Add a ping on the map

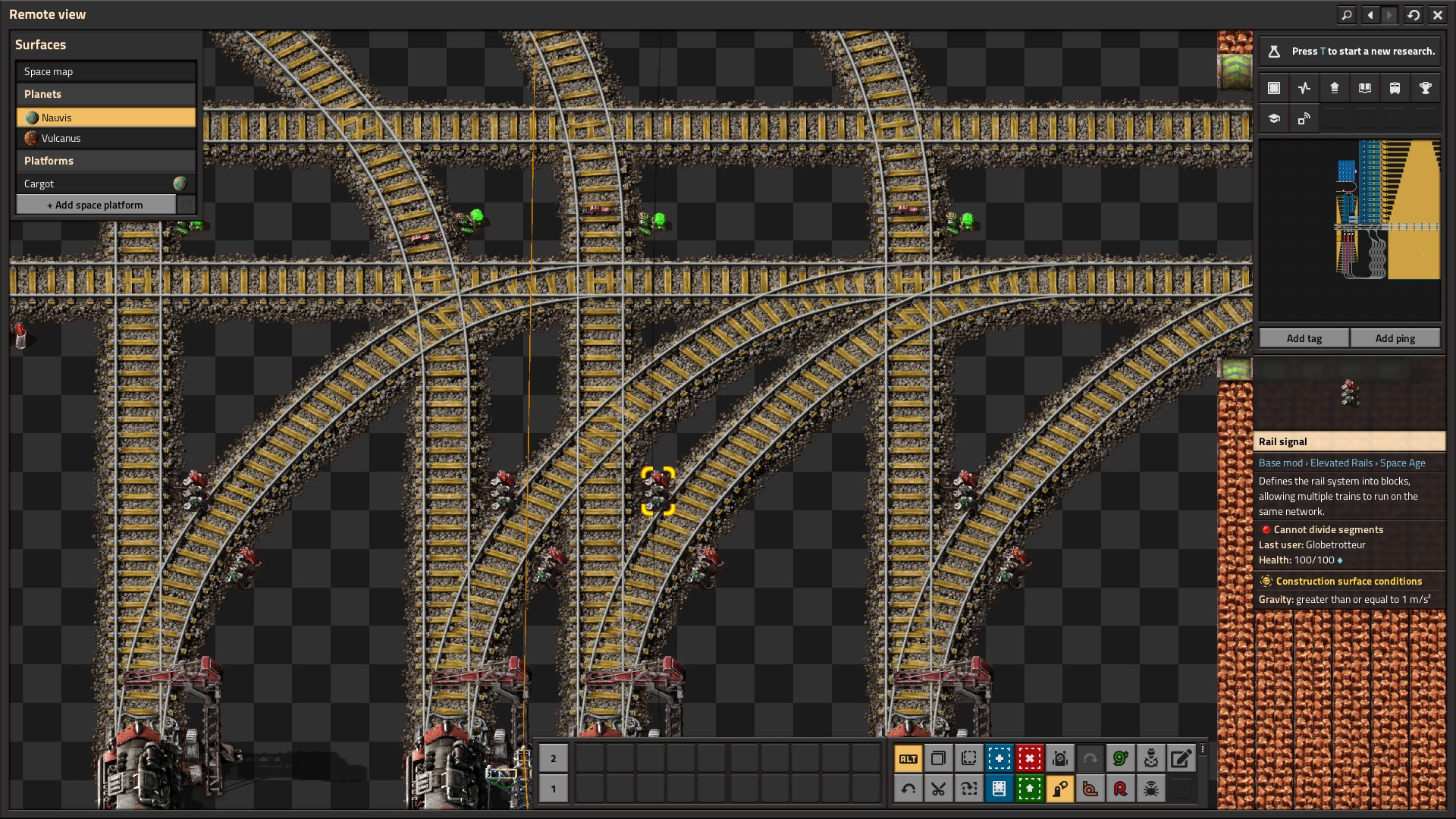tap(1395, 338)
